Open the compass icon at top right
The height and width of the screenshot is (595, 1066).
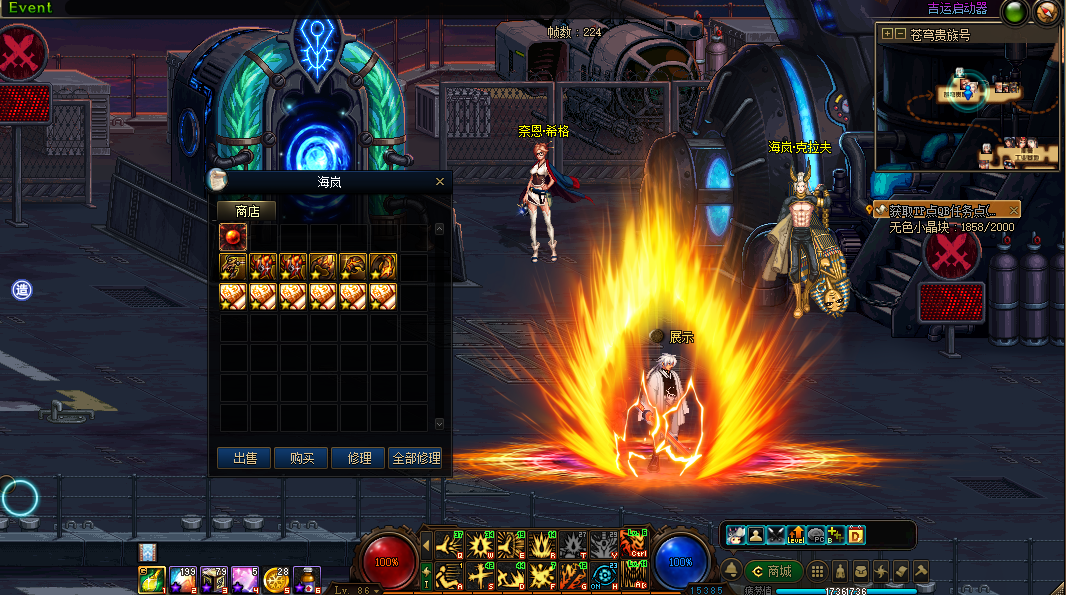(1046, 13)
